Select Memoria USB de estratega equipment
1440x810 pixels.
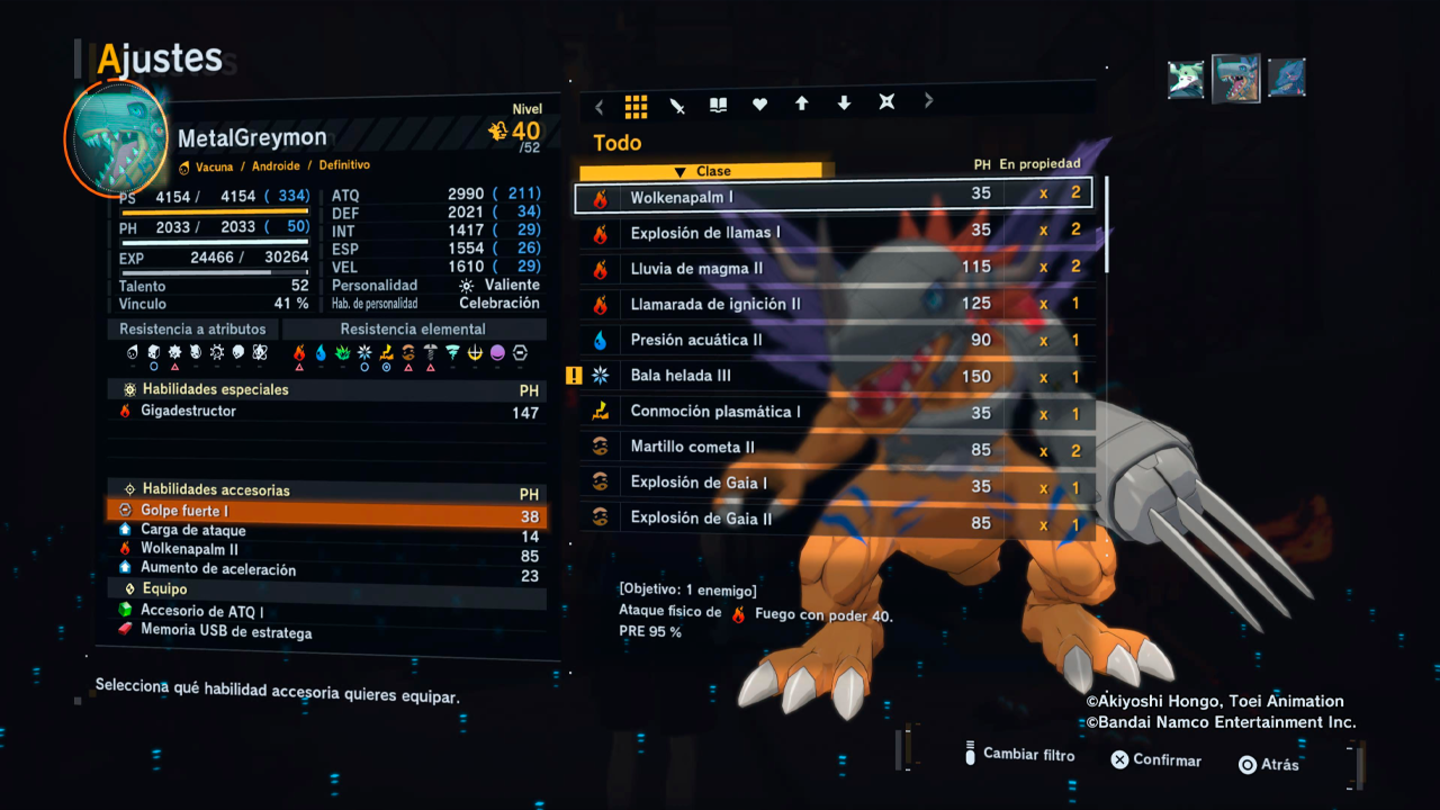click(x=326, y=632)
